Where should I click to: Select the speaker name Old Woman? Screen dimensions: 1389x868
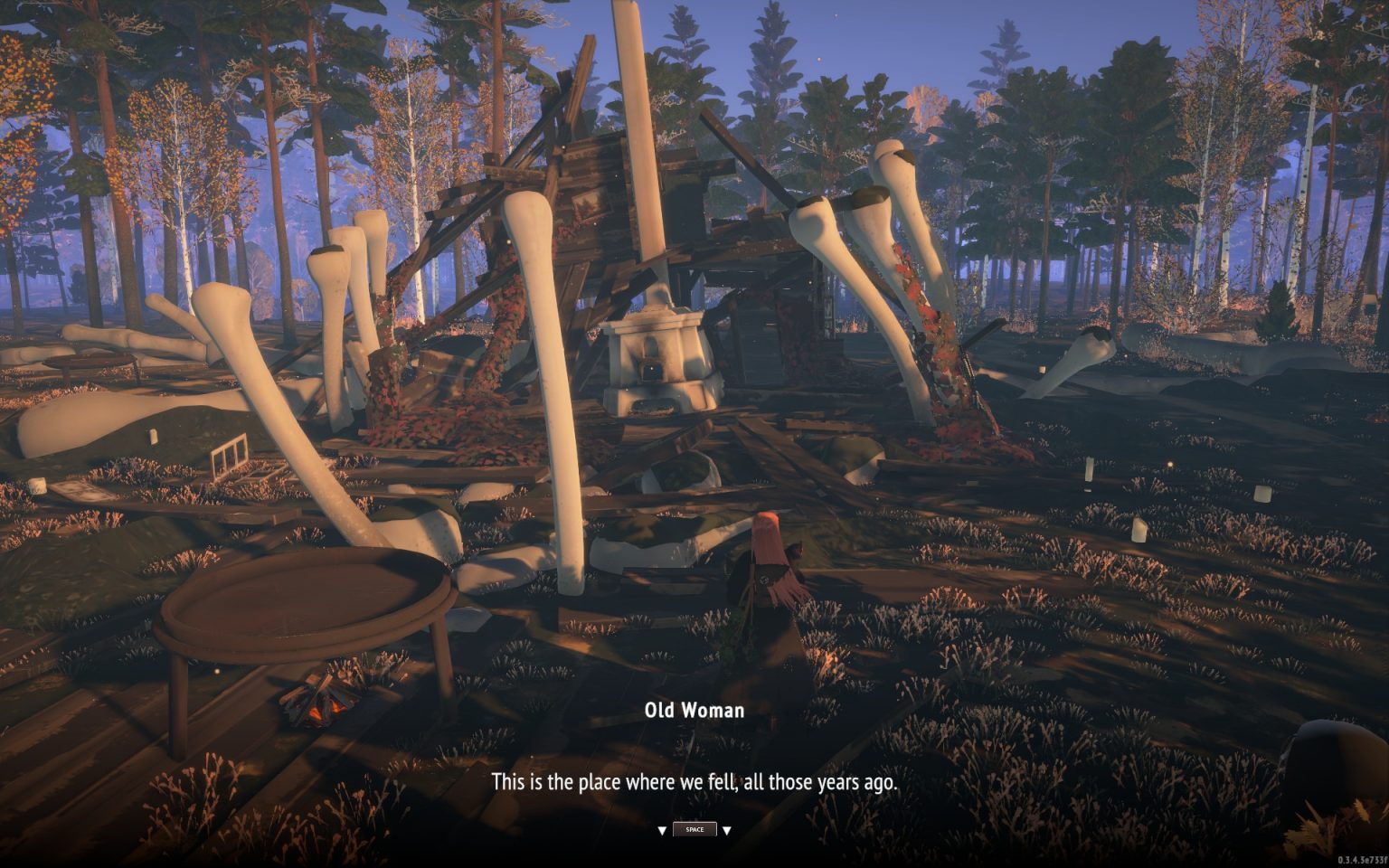tap(694, 710)
